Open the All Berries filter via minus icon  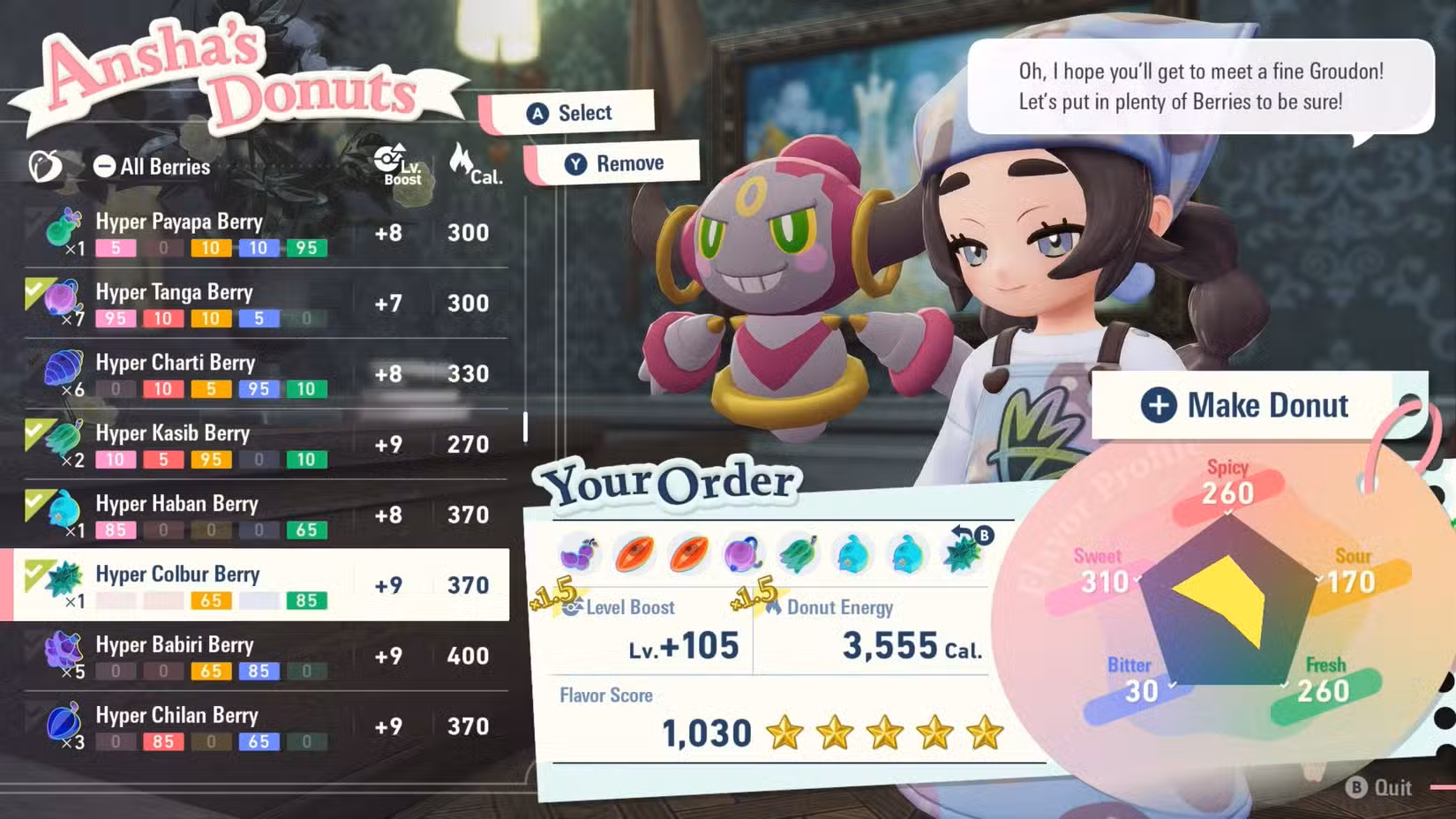[105, 164]
